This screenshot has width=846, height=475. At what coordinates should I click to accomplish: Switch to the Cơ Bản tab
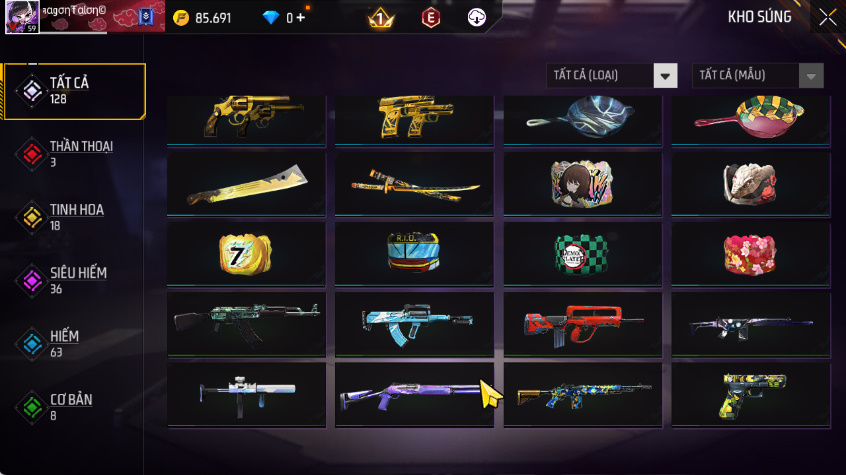(x=72, y=406)
